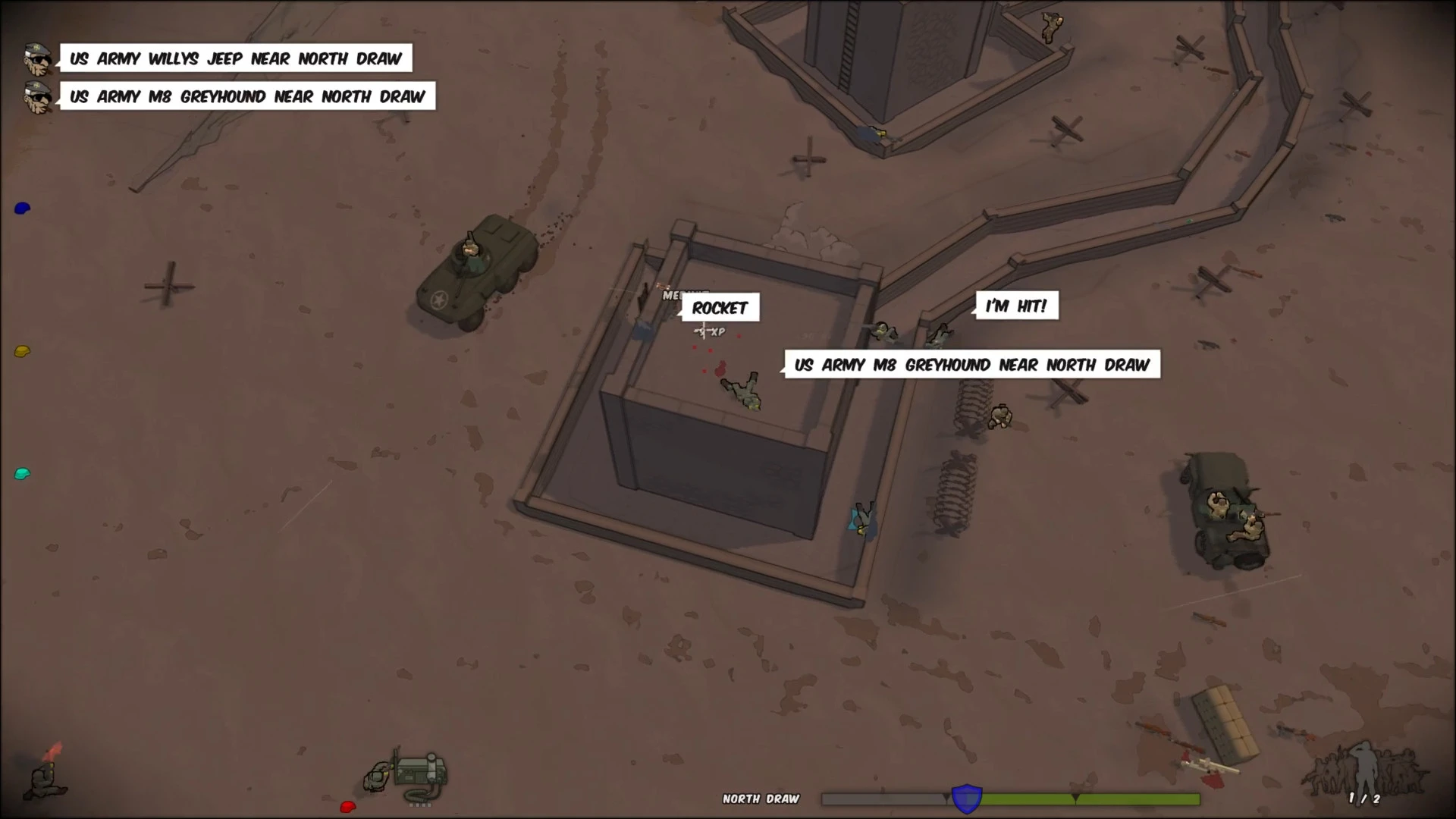Screen dimensions: 1456x819
Task: Select the officer portrait beside the Willys Jeep message
Action: coord(36,57)
